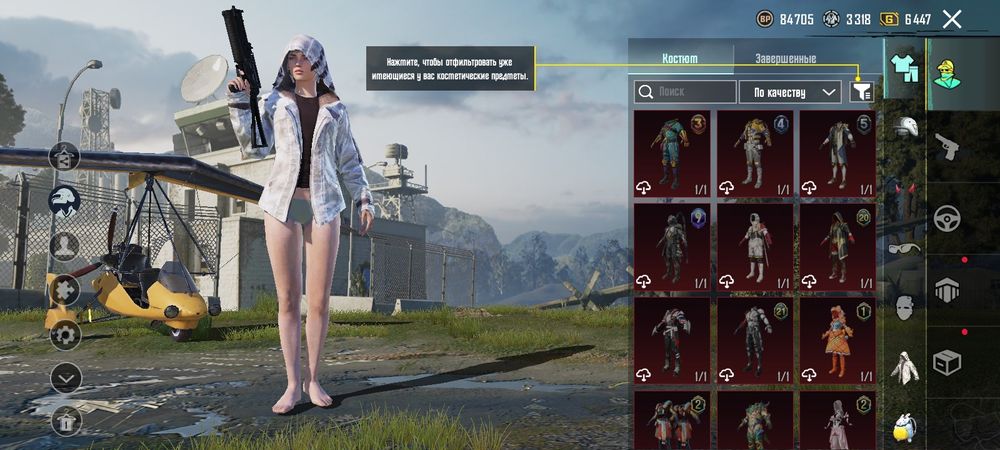Pick the silver armor costume with badge 21

(x=754, y=342)
